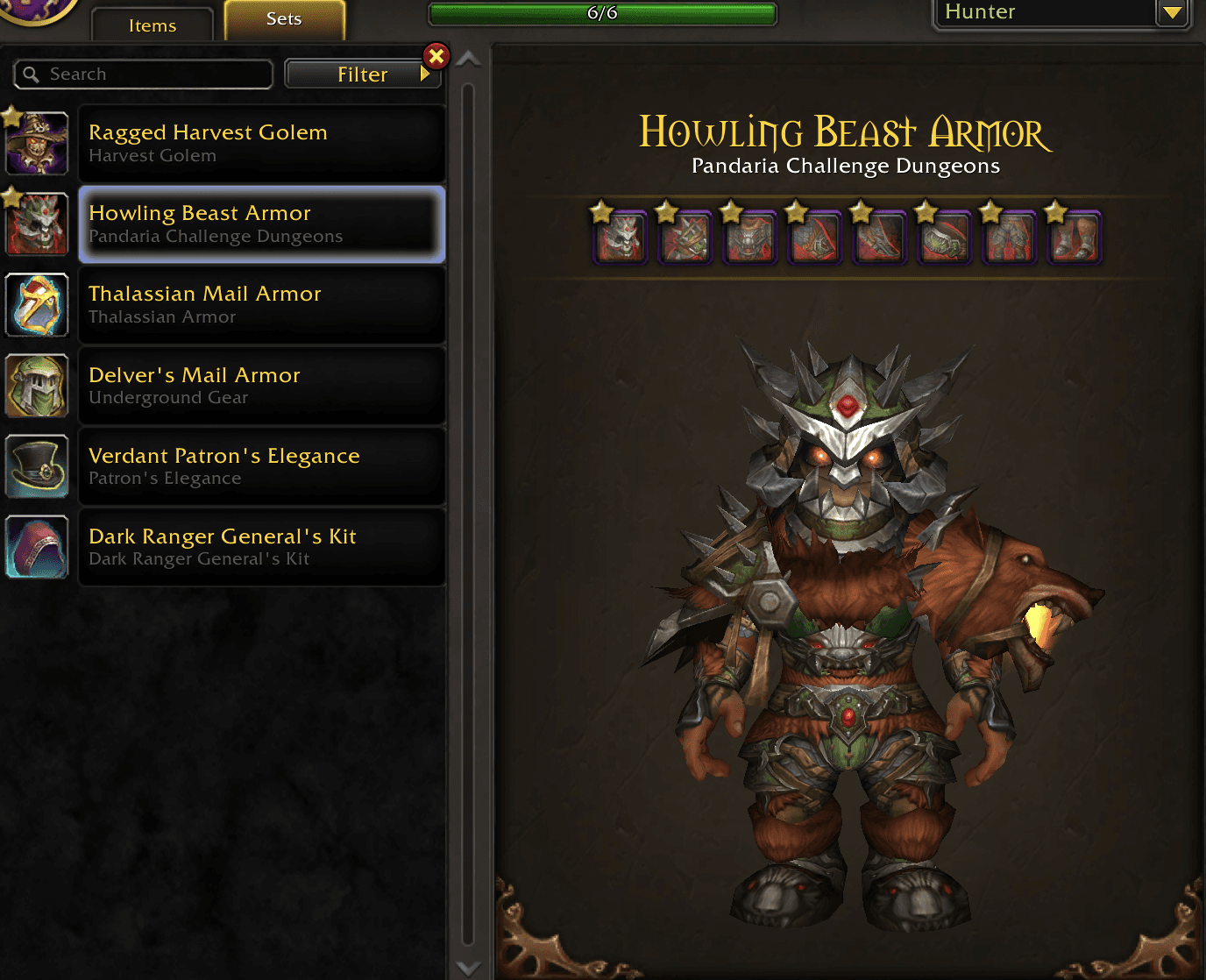1206x980 pixels.
Task: Select the Dark Ranger General's Kit entry
Action: (x=261, y=546)
